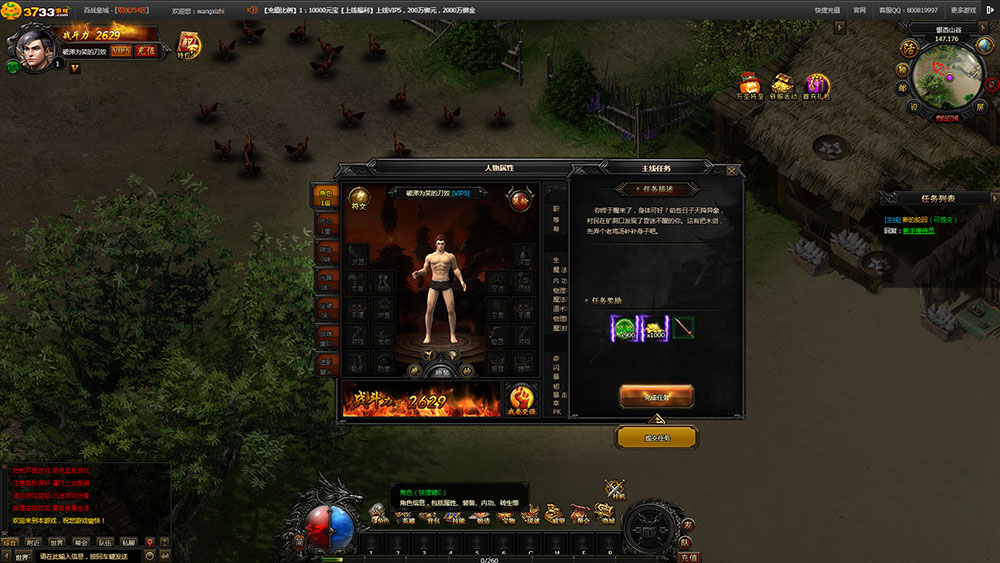Select the wooden sword quest reward
Viewport: 1000px width, 563px height.
click(x=683, y=328)
